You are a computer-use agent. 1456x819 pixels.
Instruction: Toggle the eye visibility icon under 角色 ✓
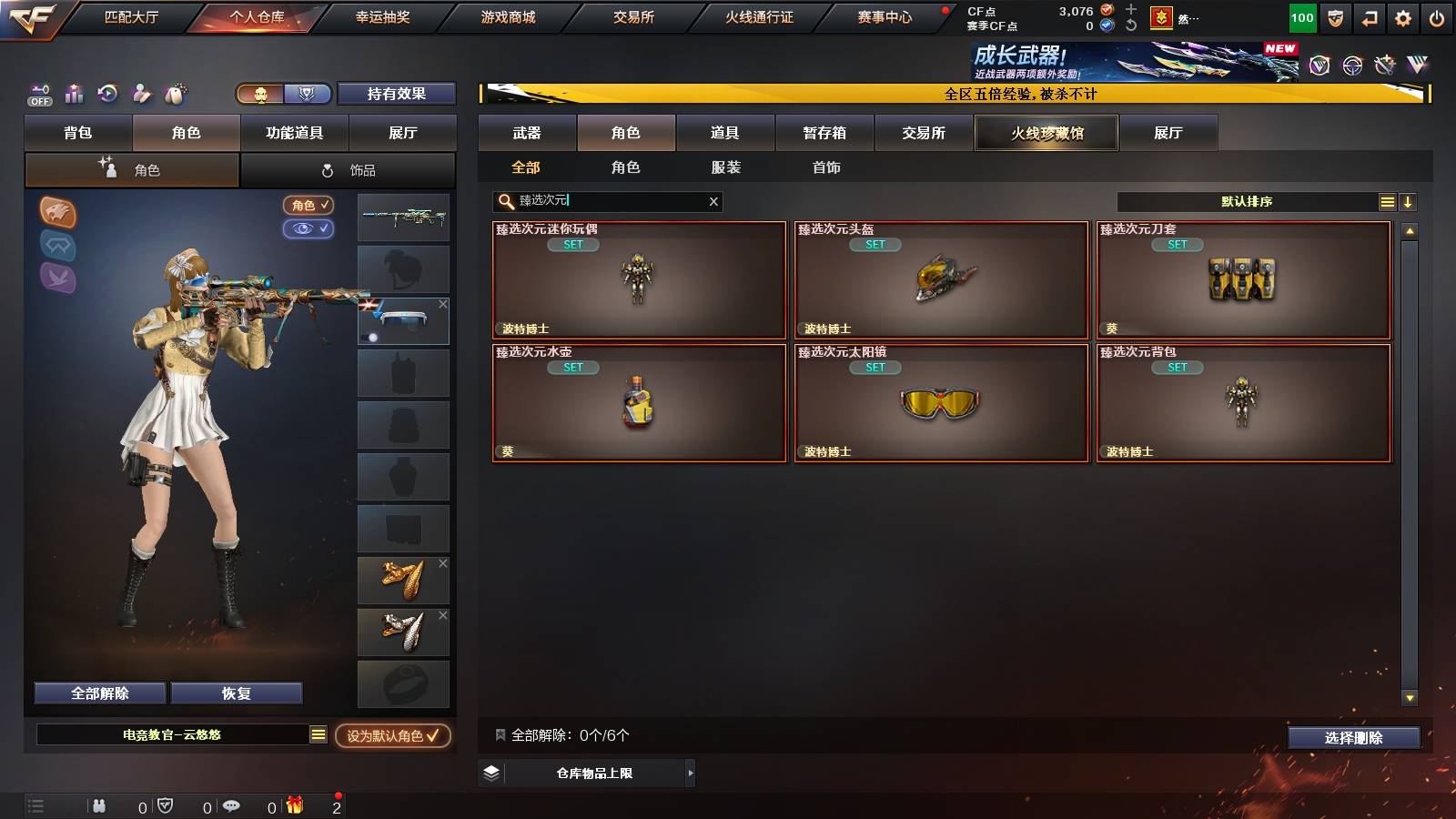pos(310,229)
